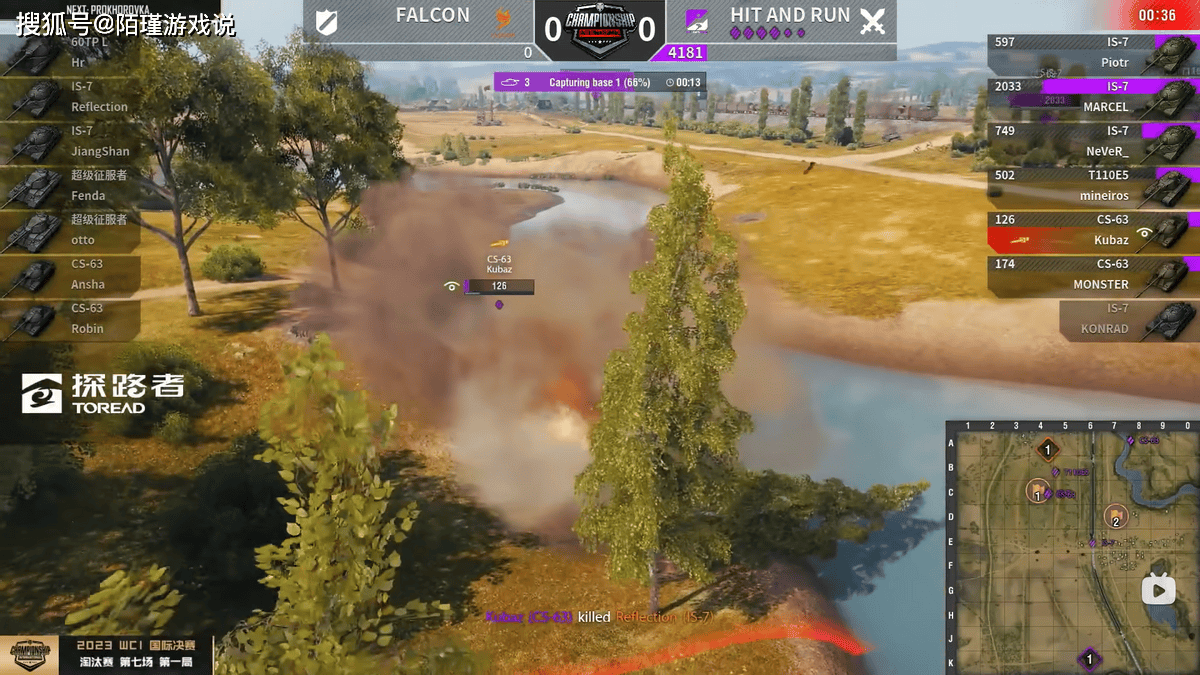
Task: Select Ansha's CS-63 player row
Action: point(70,274)
